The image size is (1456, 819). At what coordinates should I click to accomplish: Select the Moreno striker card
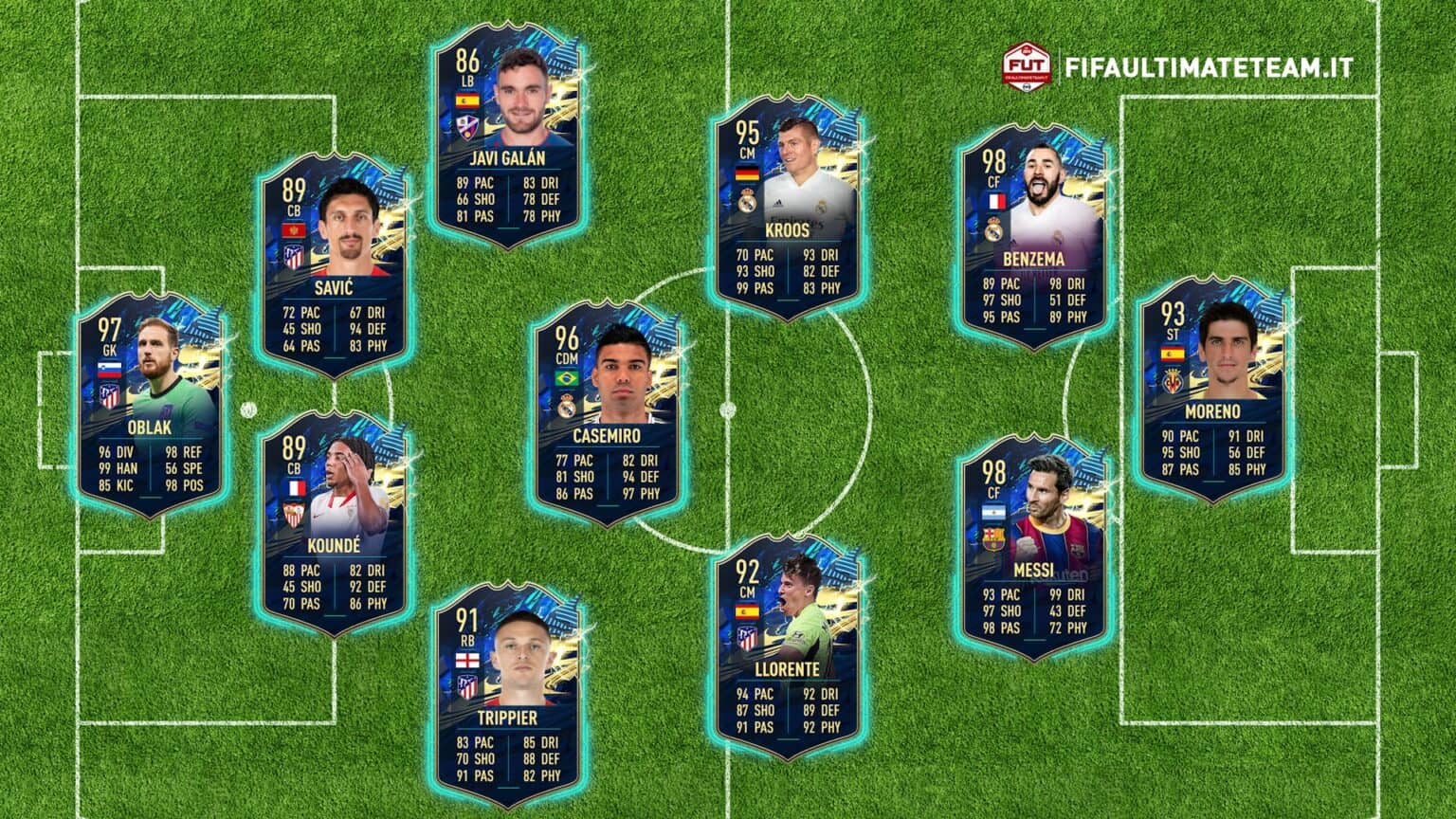click(1212, 389)
